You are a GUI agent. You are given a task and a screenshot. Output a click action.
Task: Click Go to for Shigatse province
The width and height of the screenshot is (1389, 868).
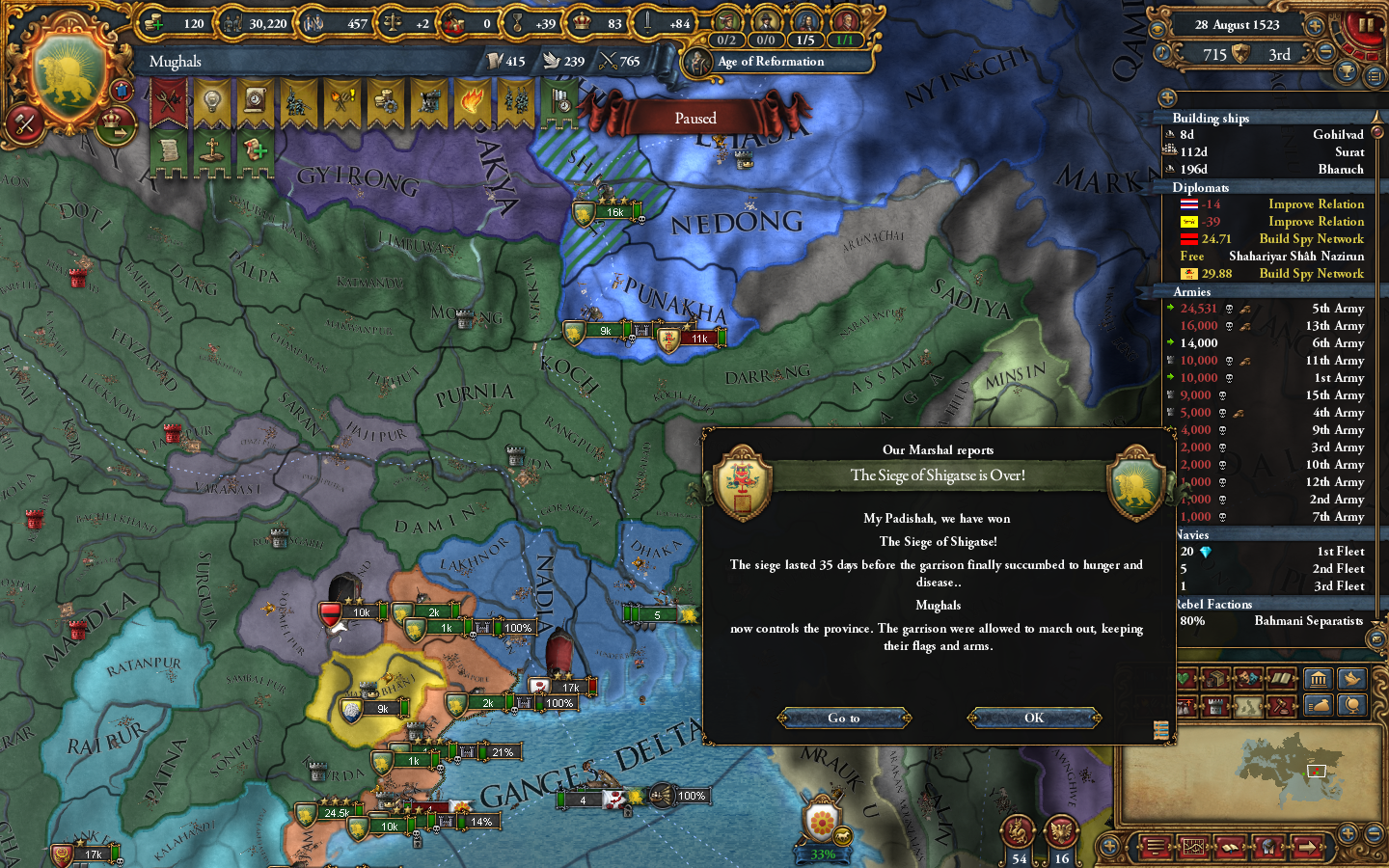pyautogui.click(x=844, y=718)
